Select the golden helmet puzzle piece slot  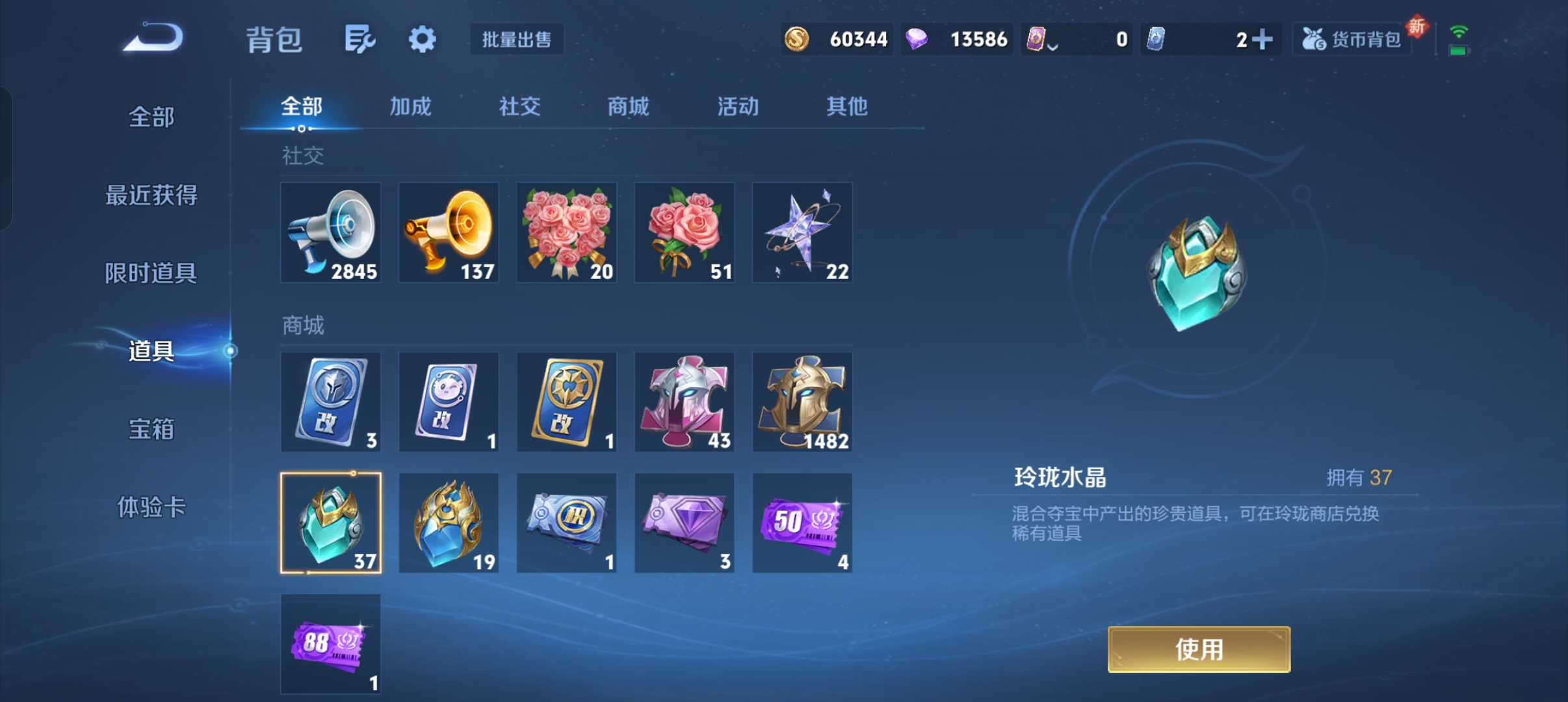[802, 402]
